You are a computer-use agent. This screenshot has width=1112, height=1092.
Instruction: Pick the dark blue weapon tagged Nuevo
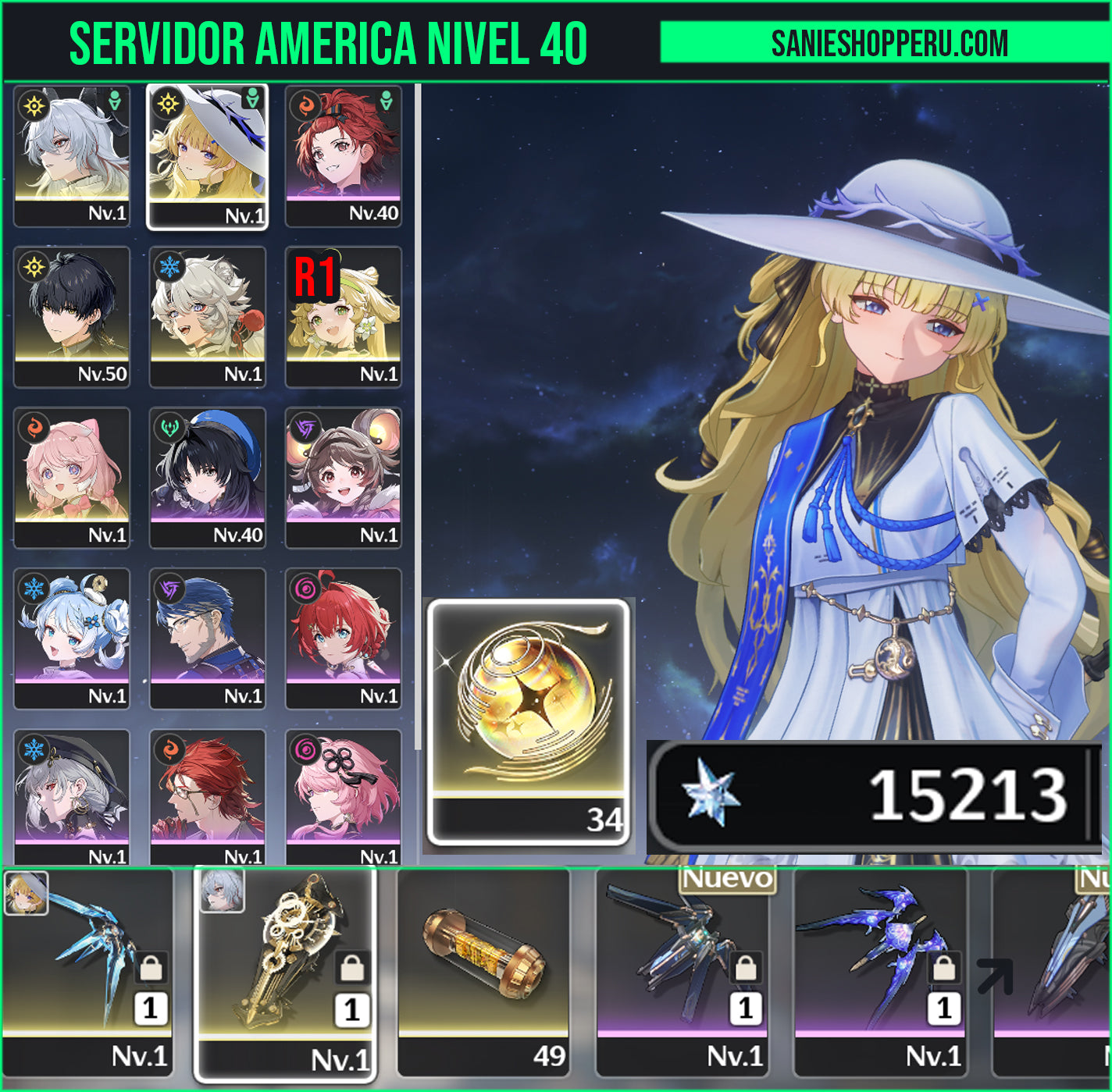(681, 972)
